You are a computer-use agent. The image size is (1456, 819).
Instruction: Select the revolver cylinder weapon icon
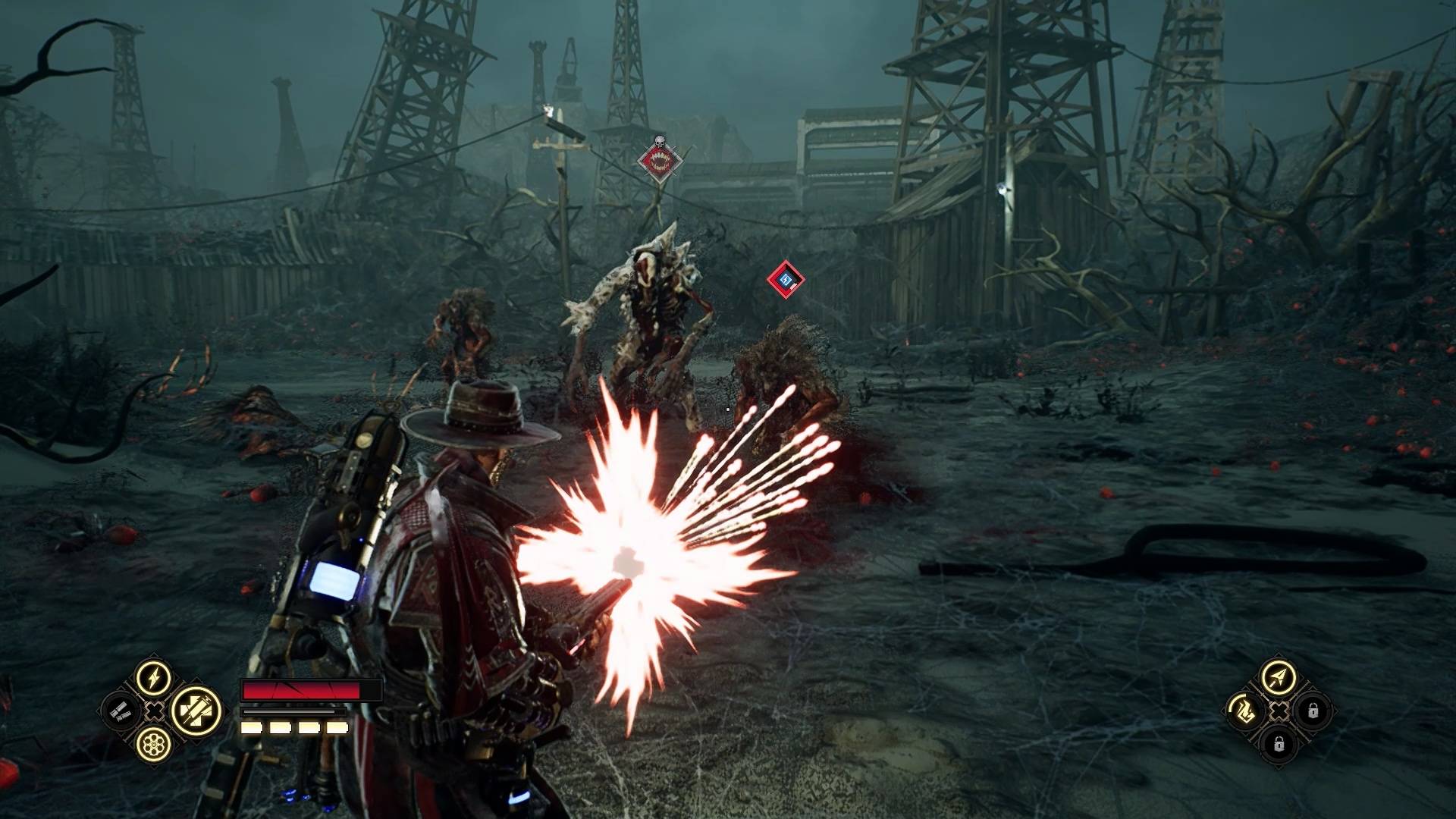(153, 745)
